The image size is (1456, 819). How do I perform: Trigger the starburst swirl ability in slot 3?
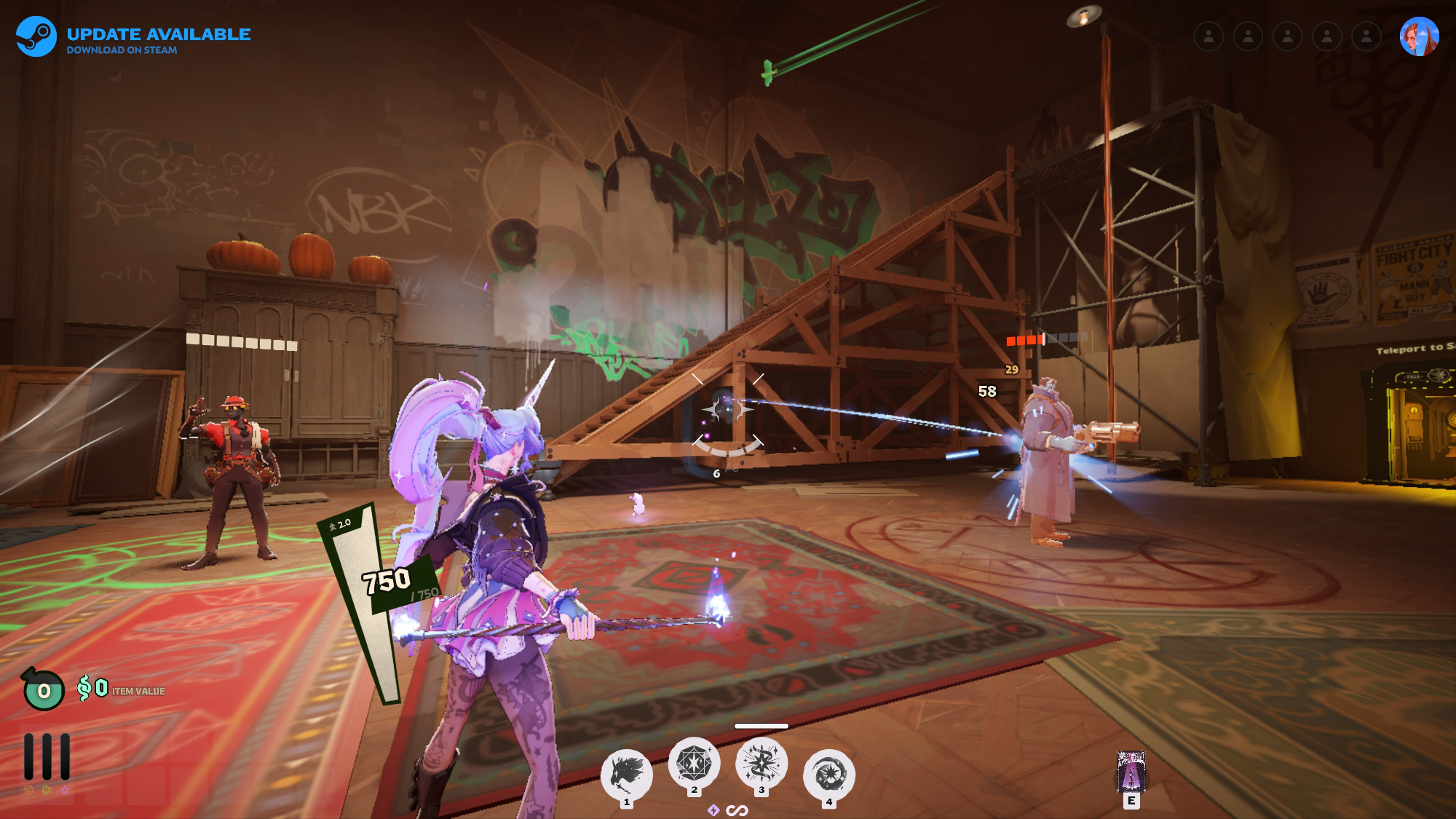(761, 763)
